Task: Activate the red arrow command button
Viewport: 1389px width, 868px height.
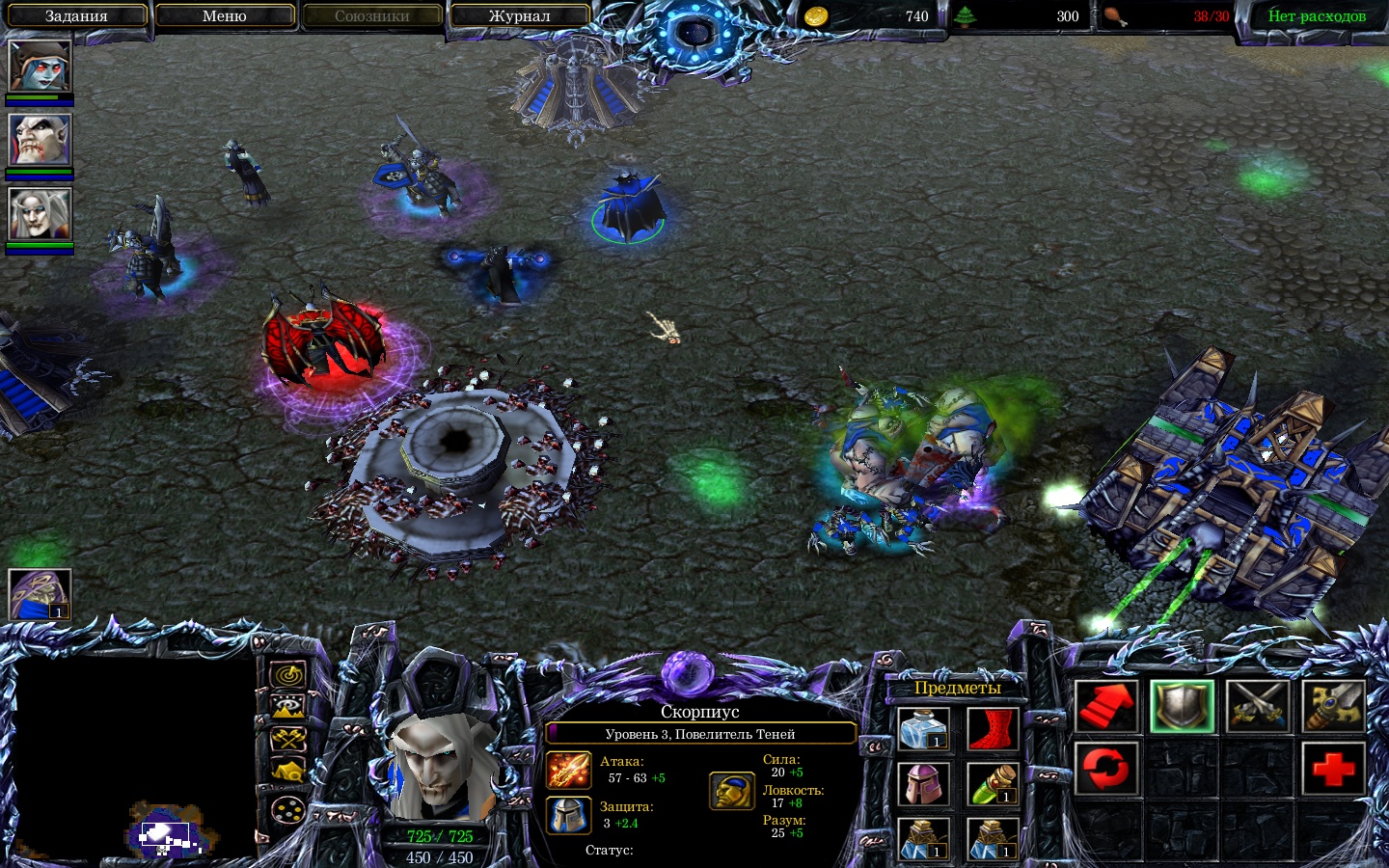Action: pyautogui.click(x=1106, y=706)
